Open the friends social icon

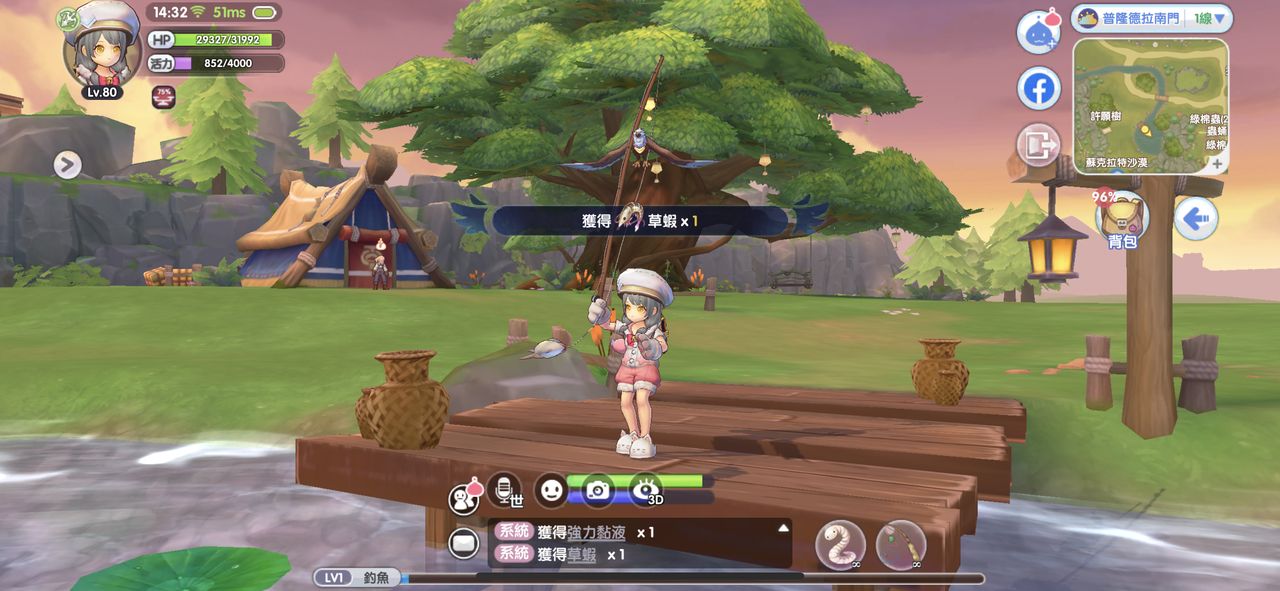(463, 496)
